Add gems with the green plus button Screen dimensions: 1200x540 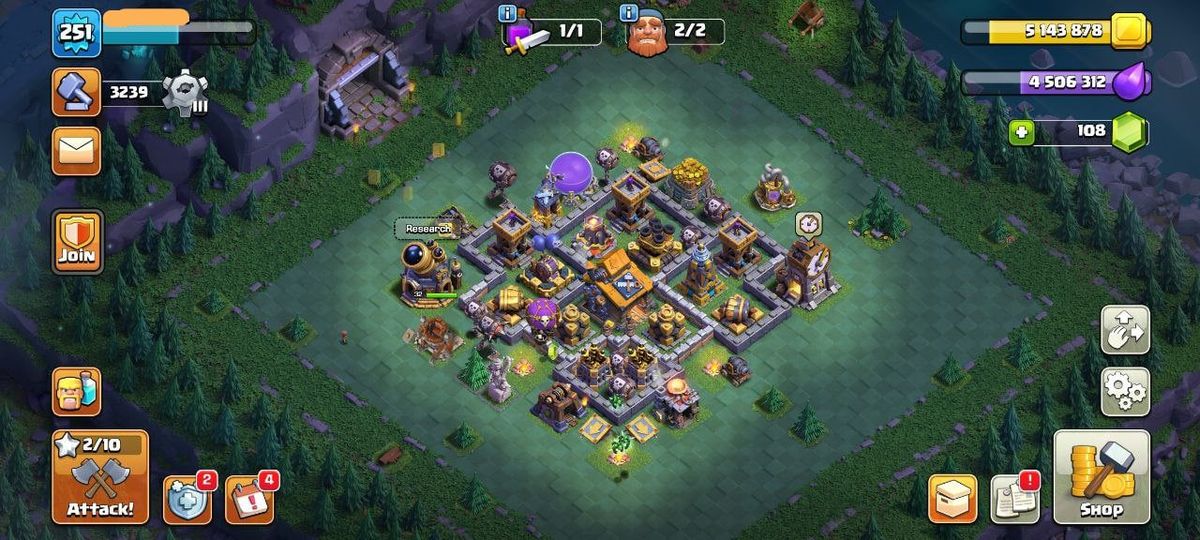[1021, 132]
